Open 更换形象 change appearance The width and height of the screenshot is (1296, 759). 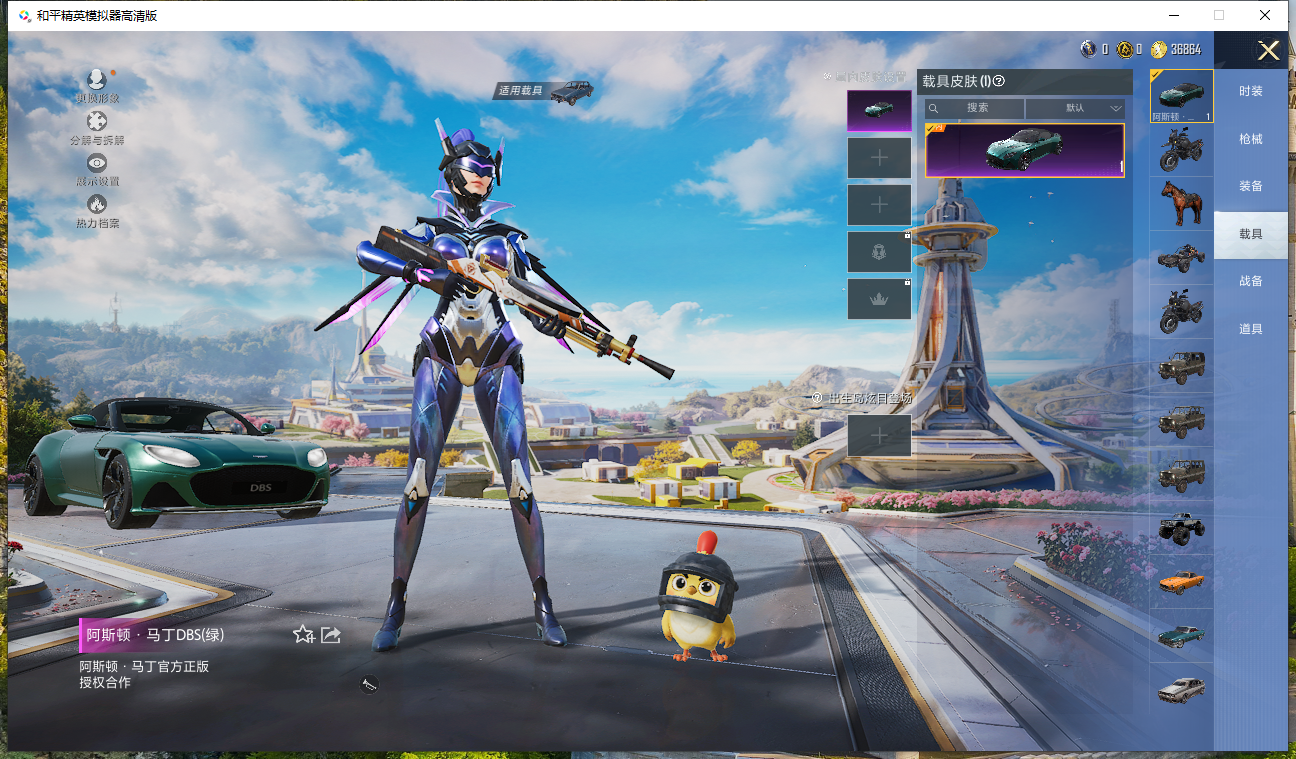[x=97, y=86]
